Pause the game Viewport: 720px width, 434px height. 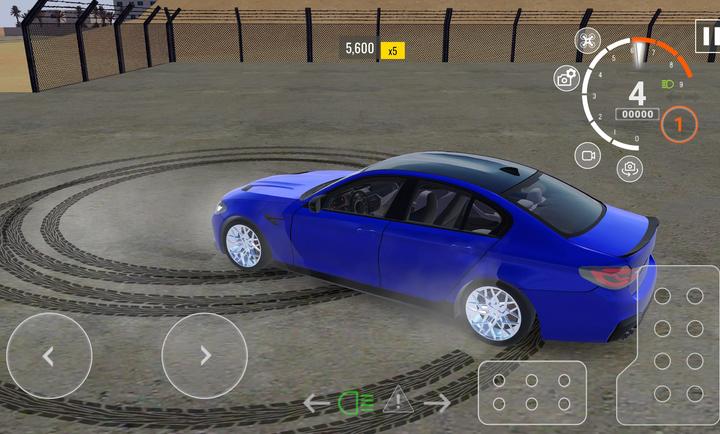point(708,35)
